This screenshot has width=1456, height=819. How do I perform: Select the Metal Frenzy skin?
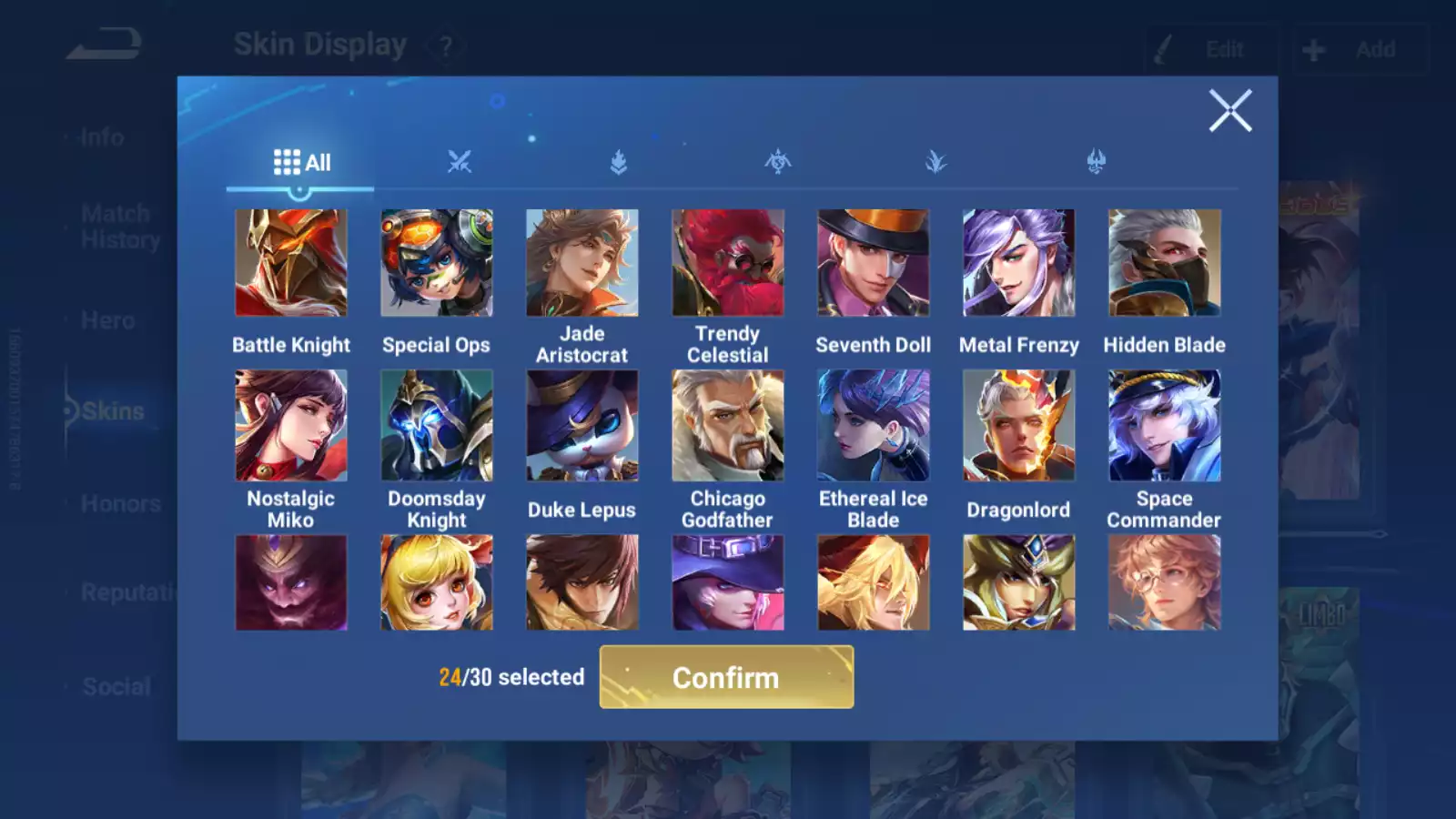tap(1019, 263)
